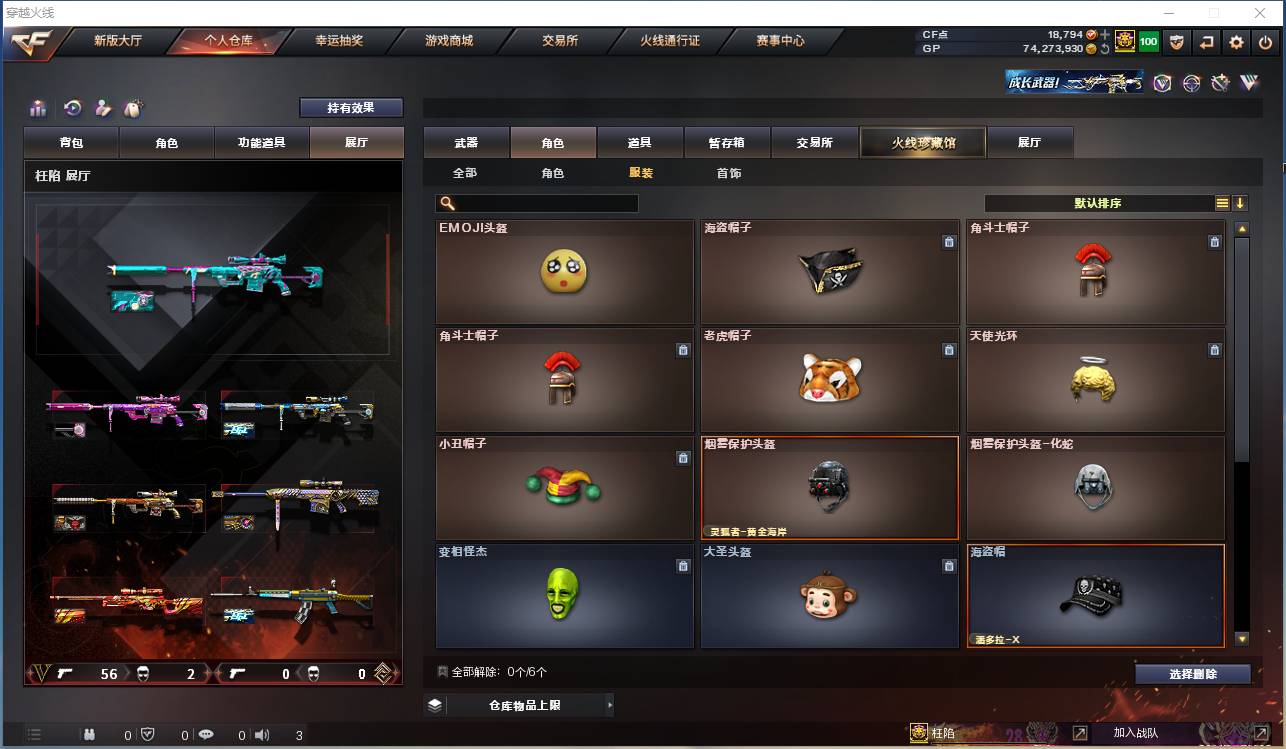Click the green 100 fatigue indicator
The image size is (1286, 749).
pyautogui.click(x=1147, y=41)
